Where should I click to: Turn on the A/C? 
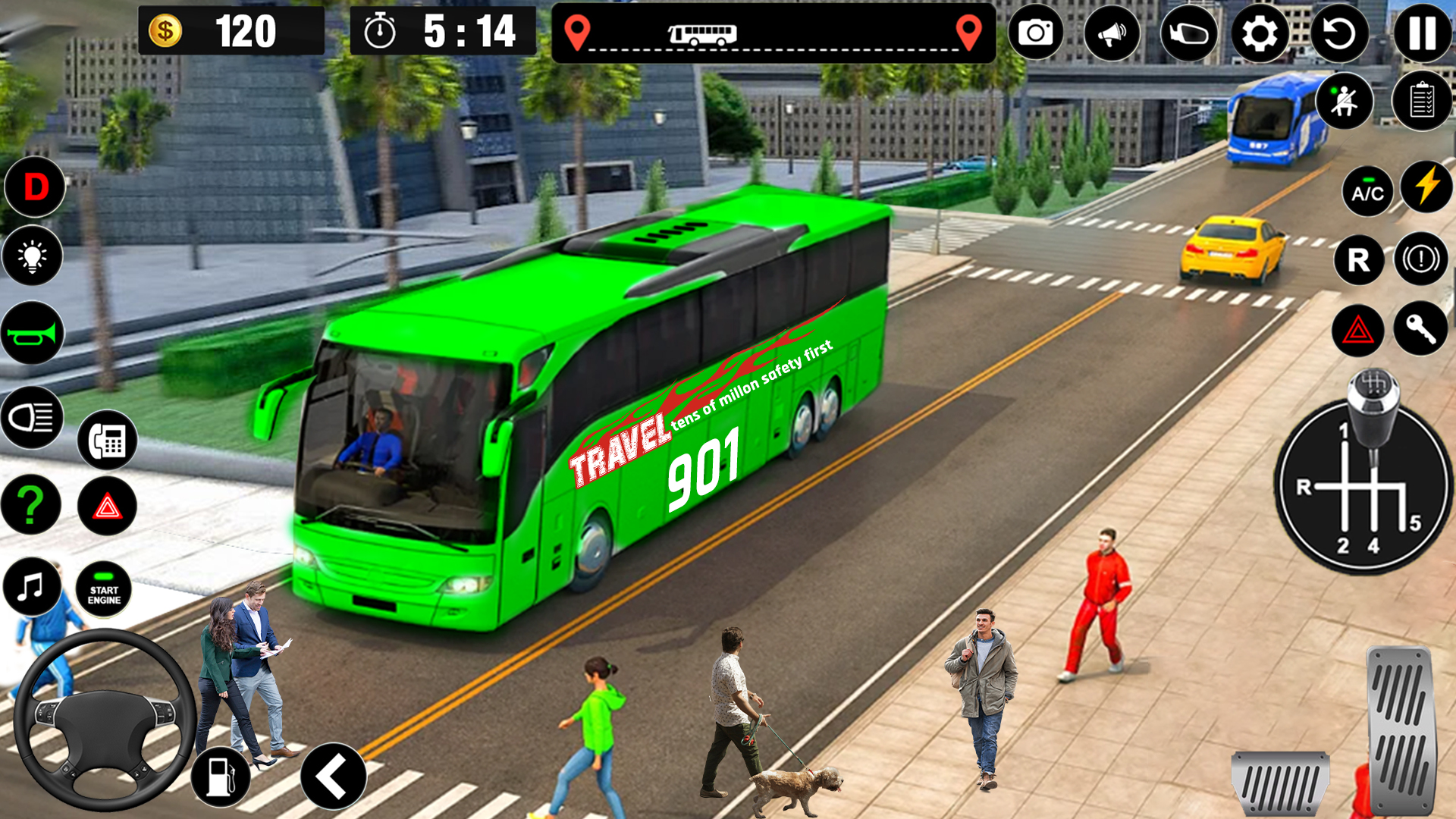[x=1367, y=193]
